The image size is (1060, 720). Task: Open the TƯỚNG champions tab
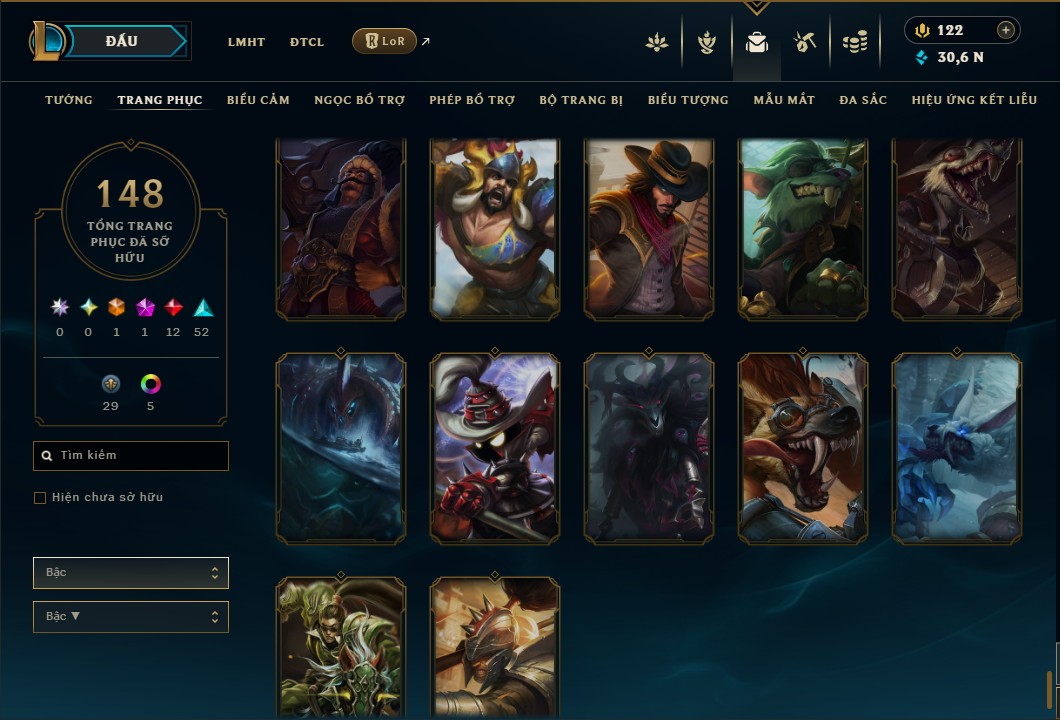pos(69,100)
